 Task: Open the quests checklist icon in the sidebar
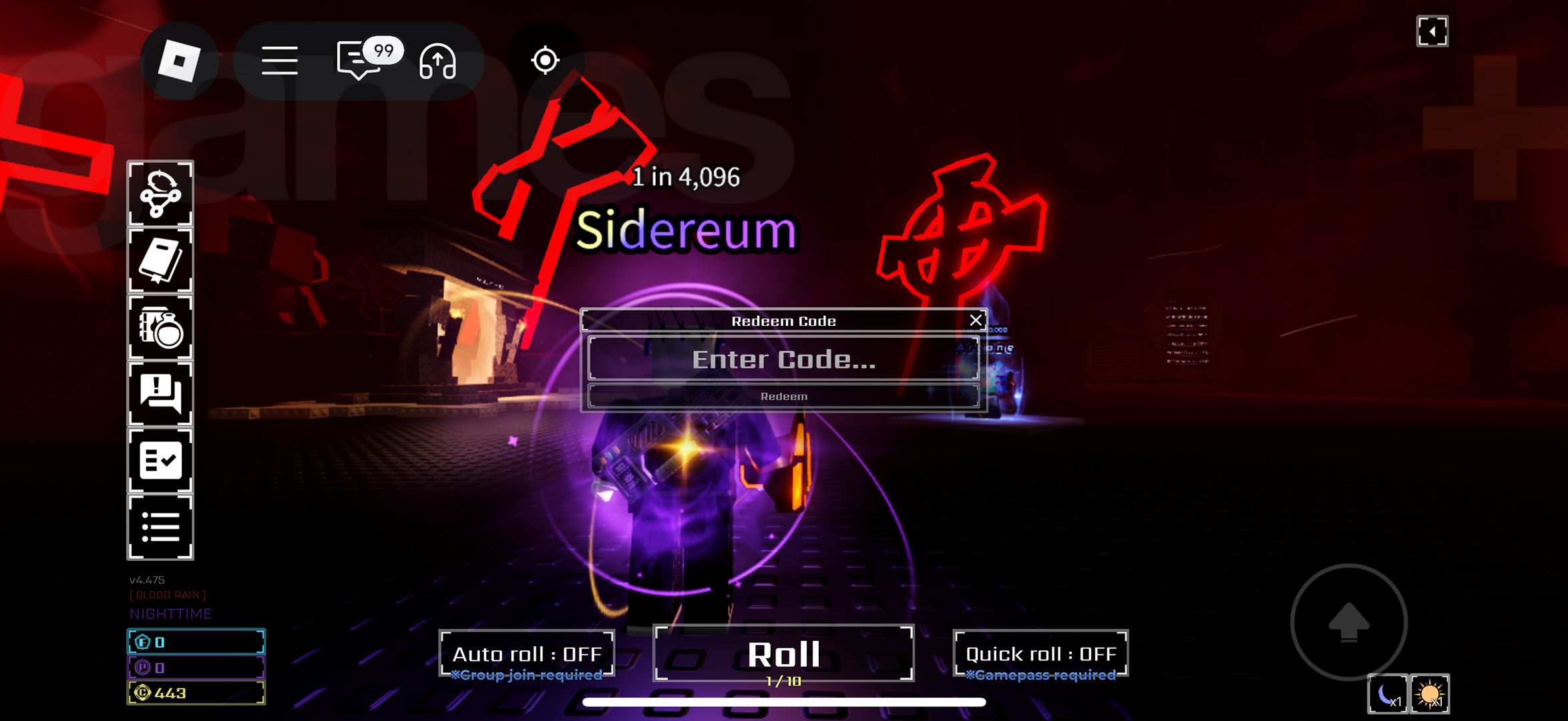[x=160, y=460]
